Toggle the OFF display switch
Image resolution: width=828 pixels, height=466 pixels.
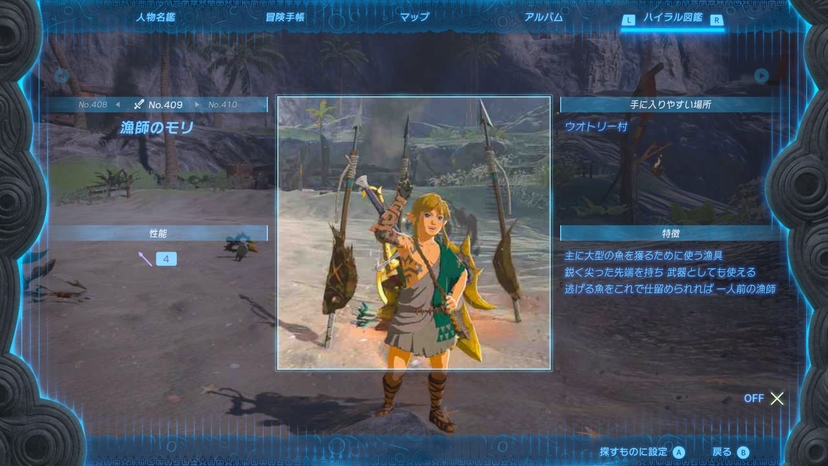(x=765, y=398)
